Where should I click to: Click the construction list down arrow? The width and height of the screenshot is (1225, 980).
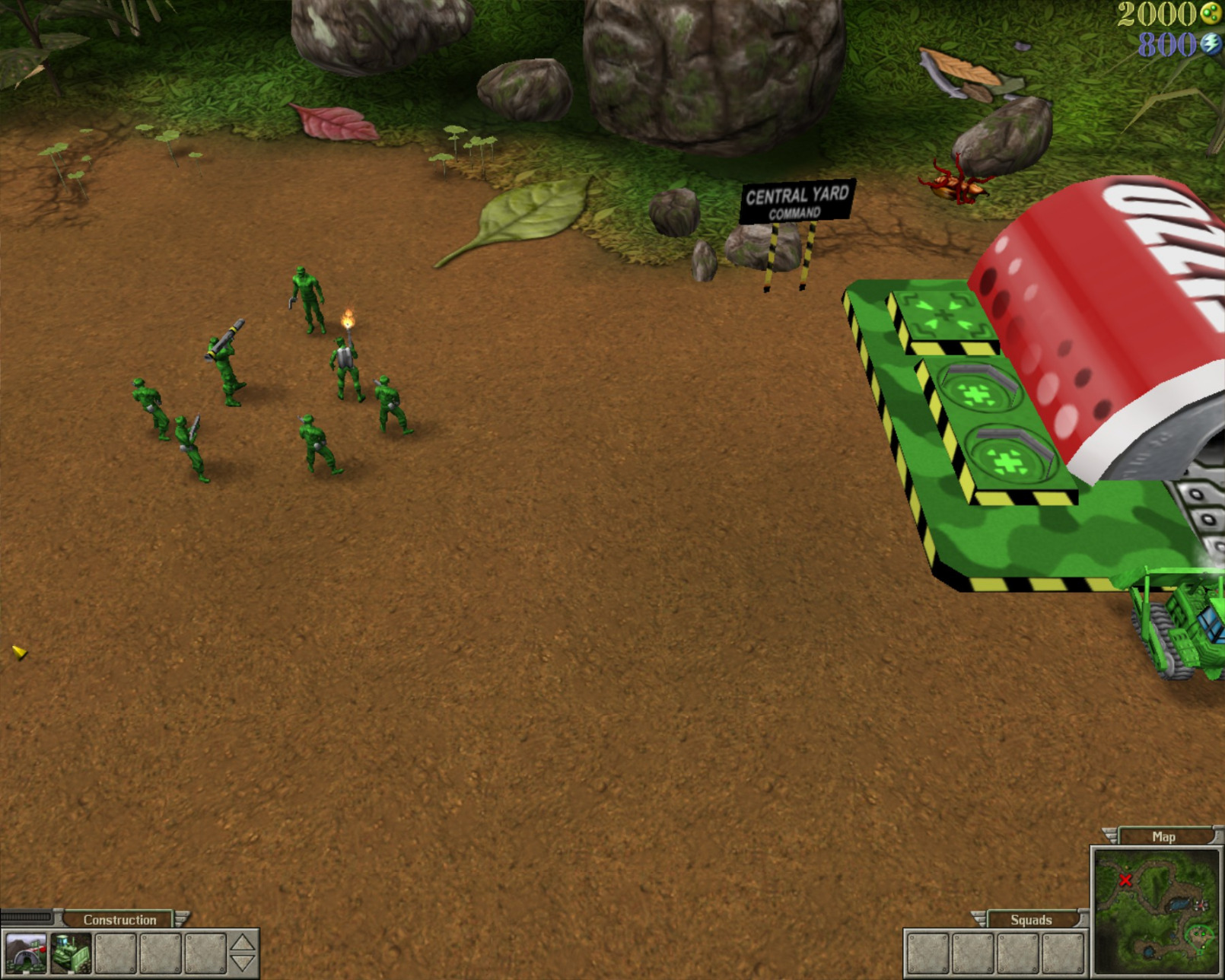[x=243, y=963]
